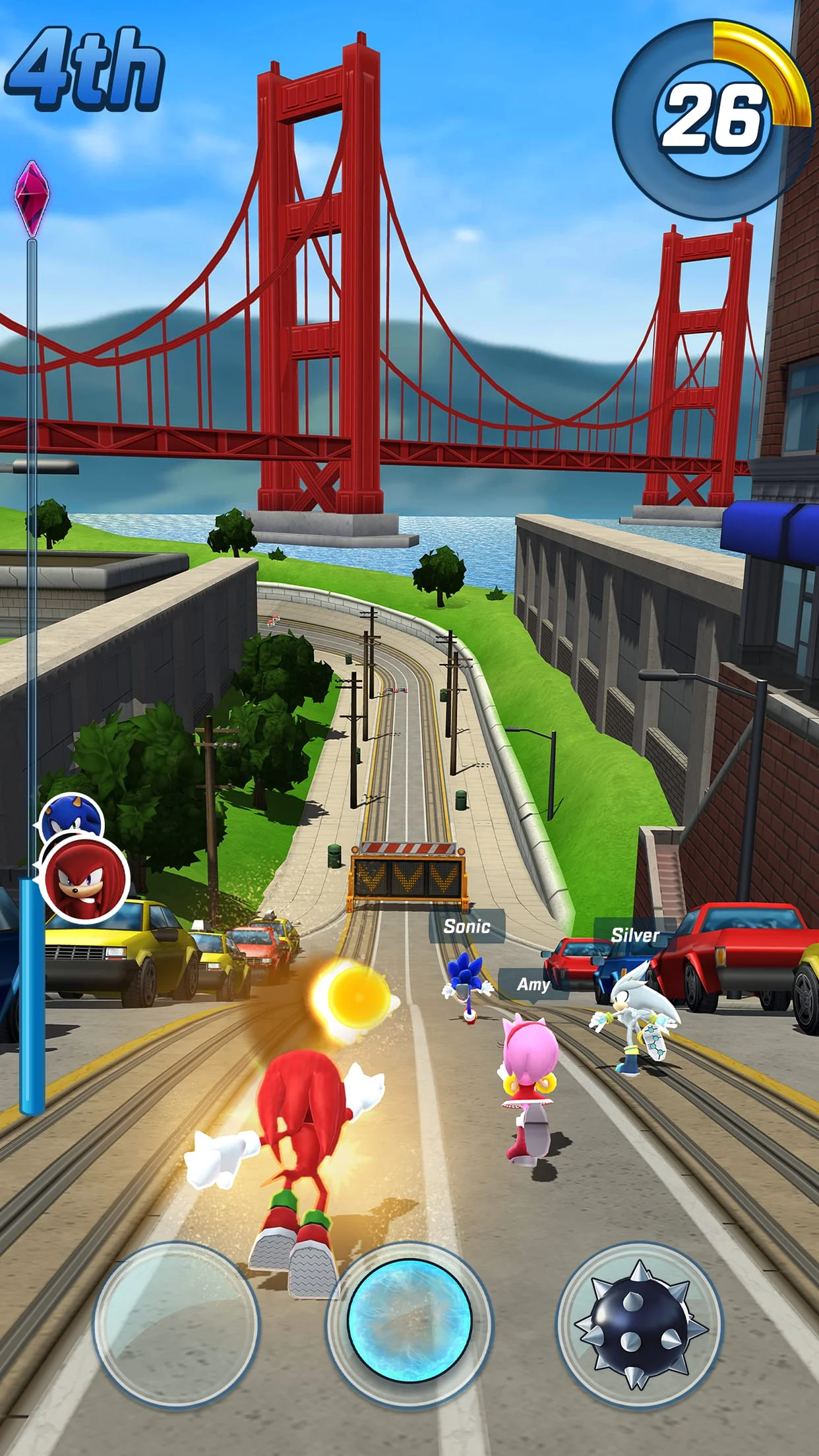Image resolution: width=819 pixels, height=1456 pixels.
Task: Tap the empty power-up slot button
Action: 176,1323
